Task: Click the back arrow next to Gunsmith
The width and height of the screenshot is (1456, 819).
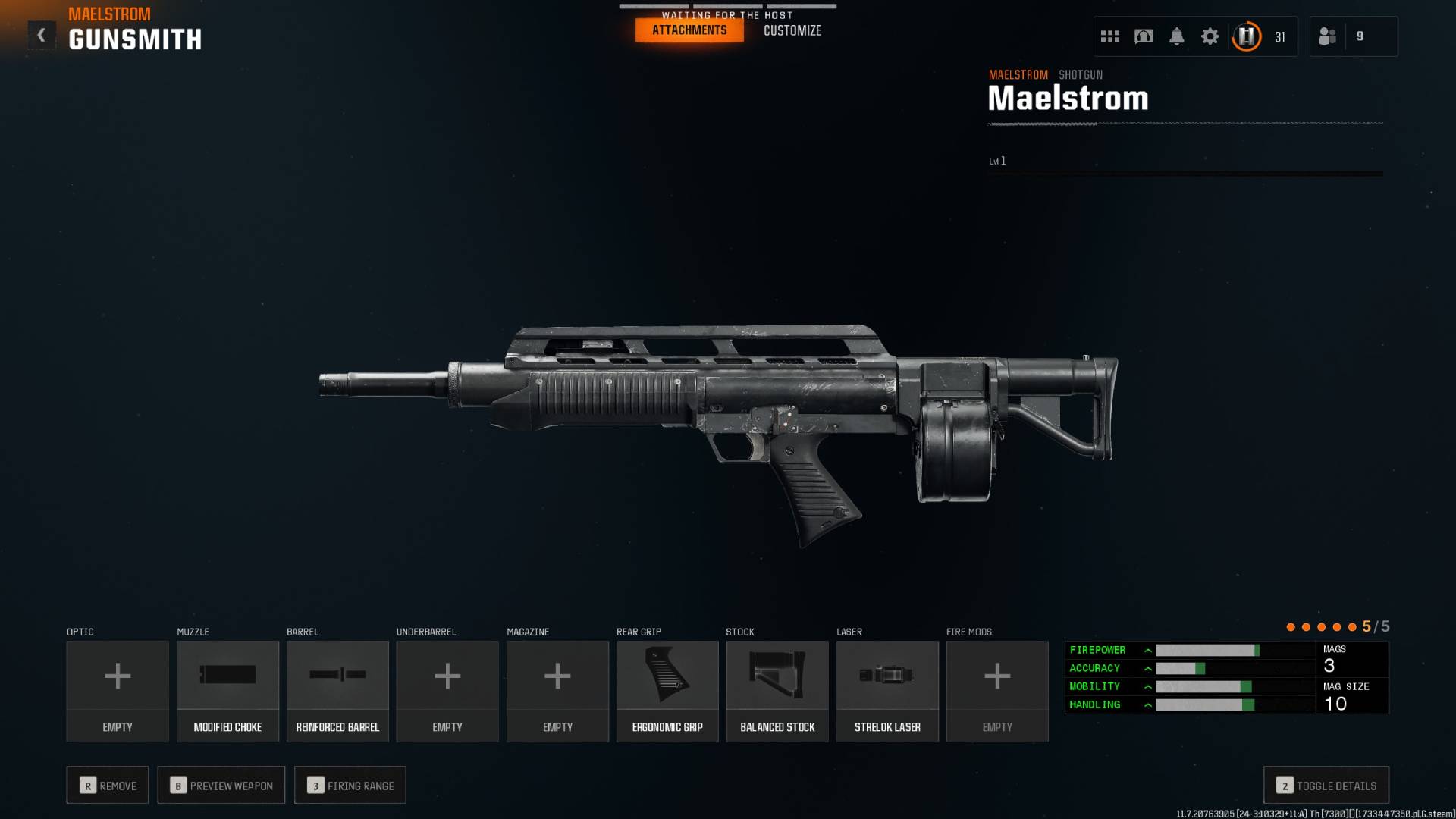Action: 42,33
